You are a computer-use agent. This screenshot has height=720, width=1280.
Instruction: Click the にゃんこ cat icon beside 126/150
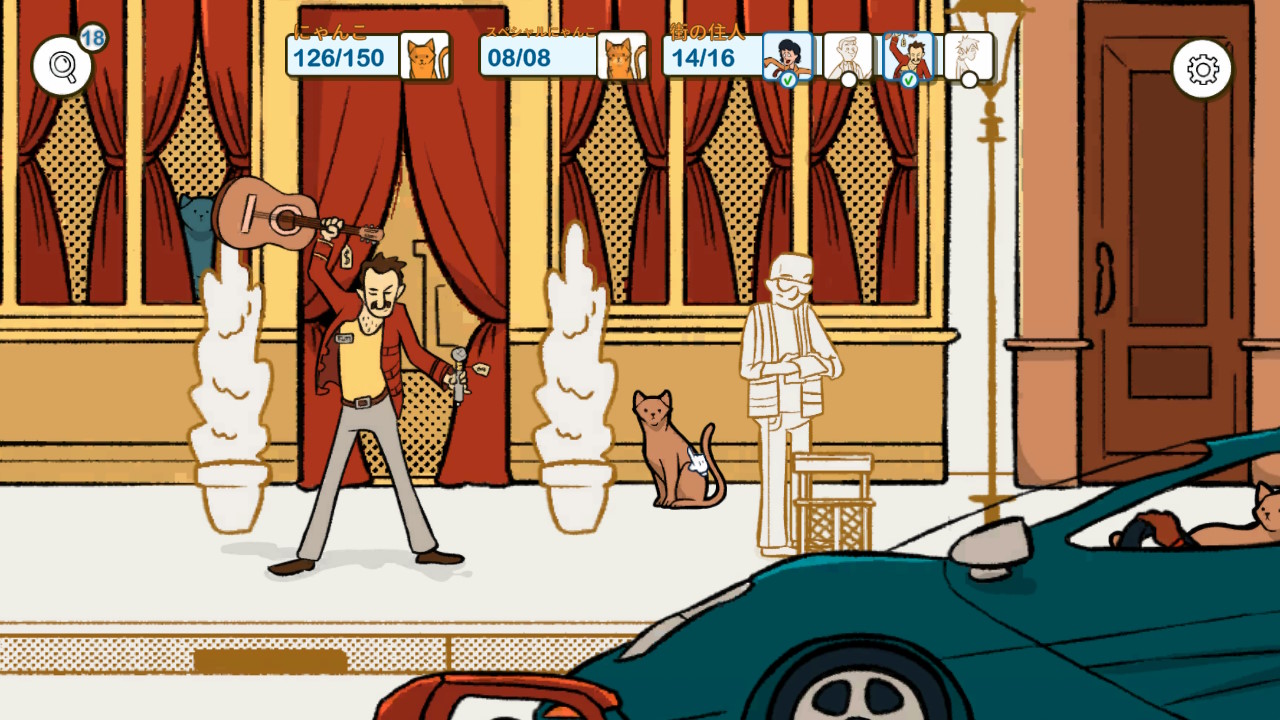pos(424,56)
